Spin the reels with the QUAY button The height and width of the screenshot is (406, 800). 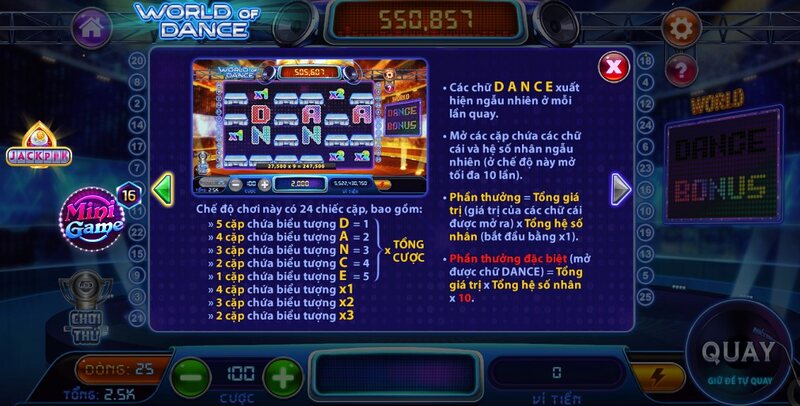(738, 353)
